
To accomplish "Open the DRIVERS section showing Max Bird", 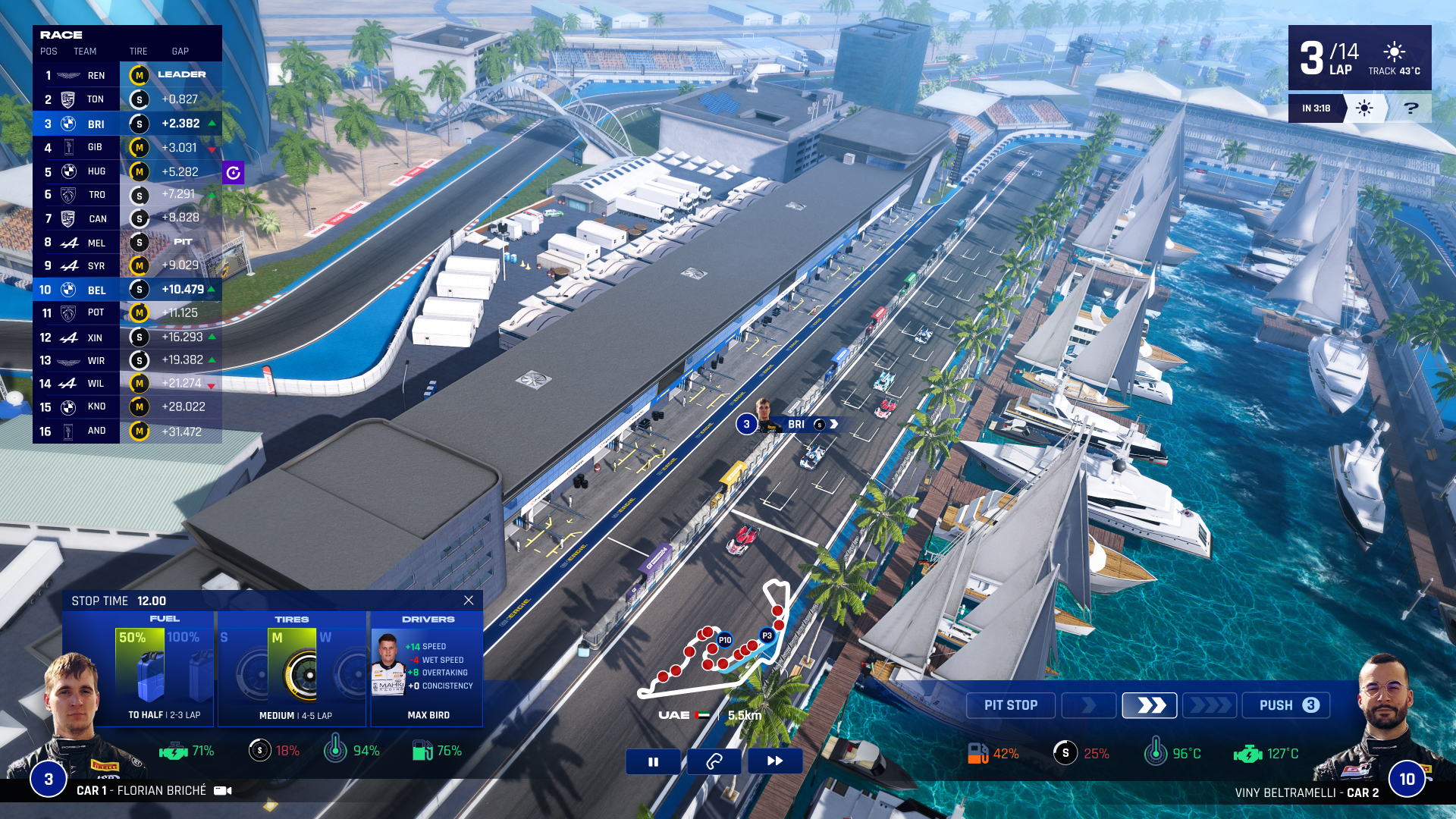I will coord(426,618).
